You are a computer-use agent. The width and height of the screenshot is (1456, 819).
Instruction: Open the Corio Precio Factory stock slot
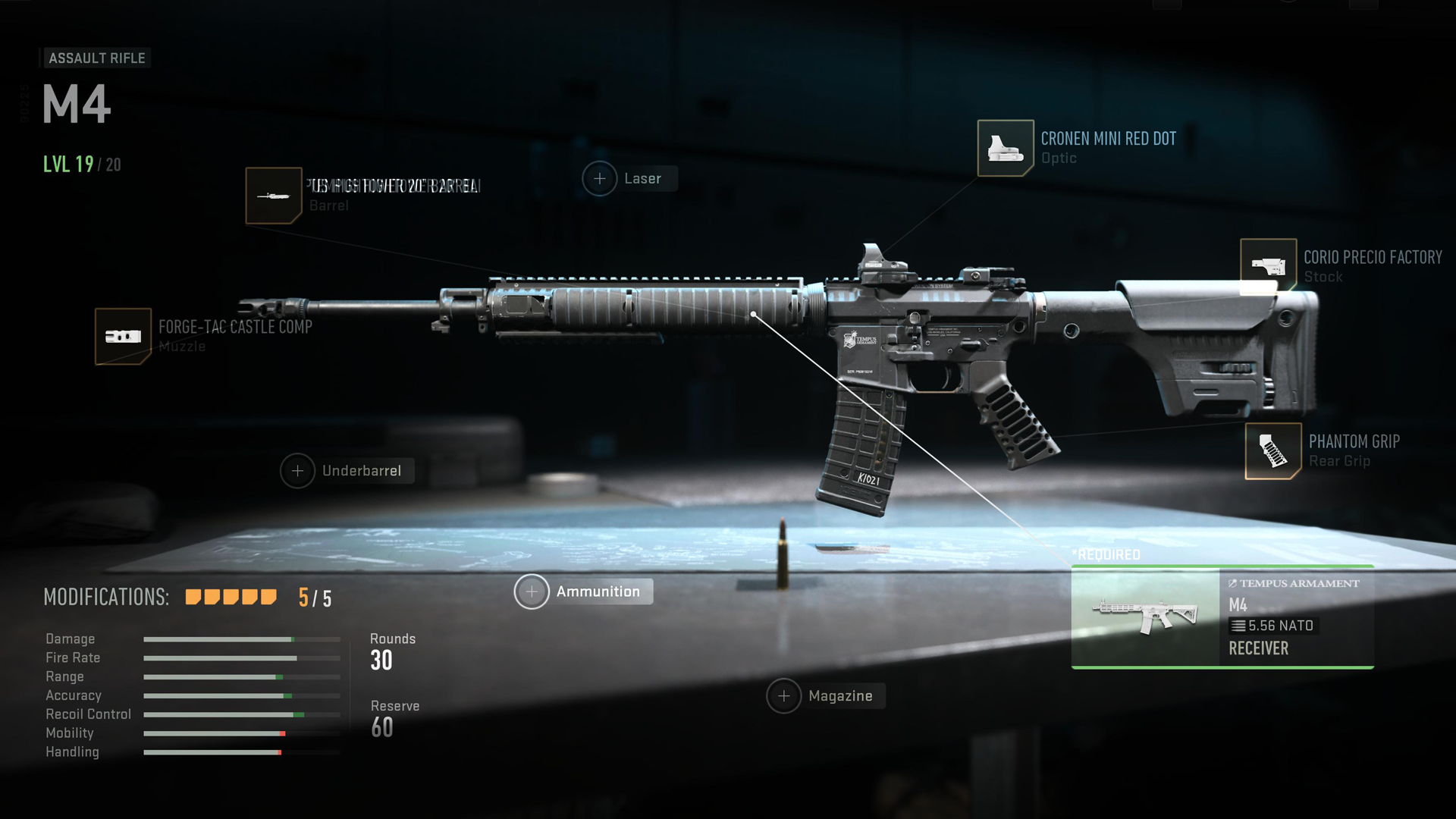[x=1268, y=266]
